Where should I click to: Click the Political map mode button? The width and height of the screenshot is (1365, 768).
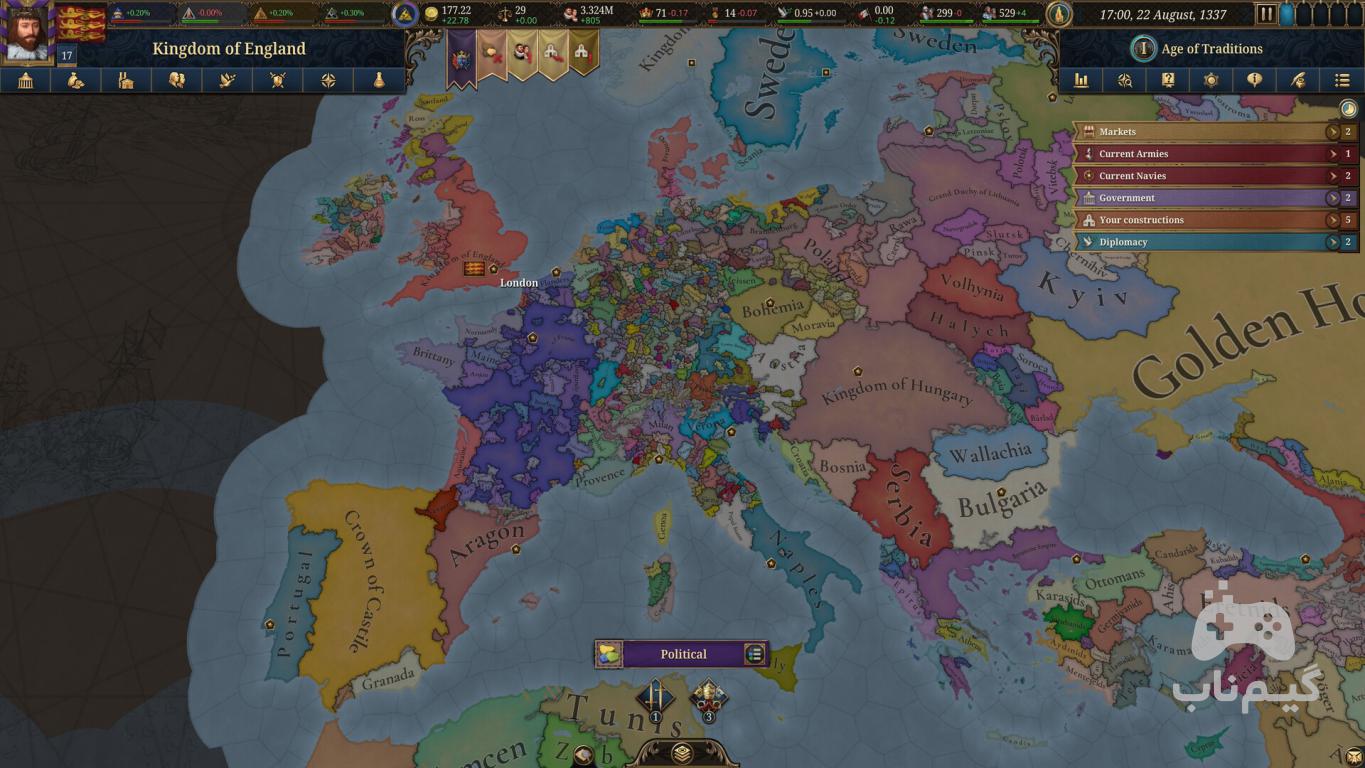coord(683,654)
